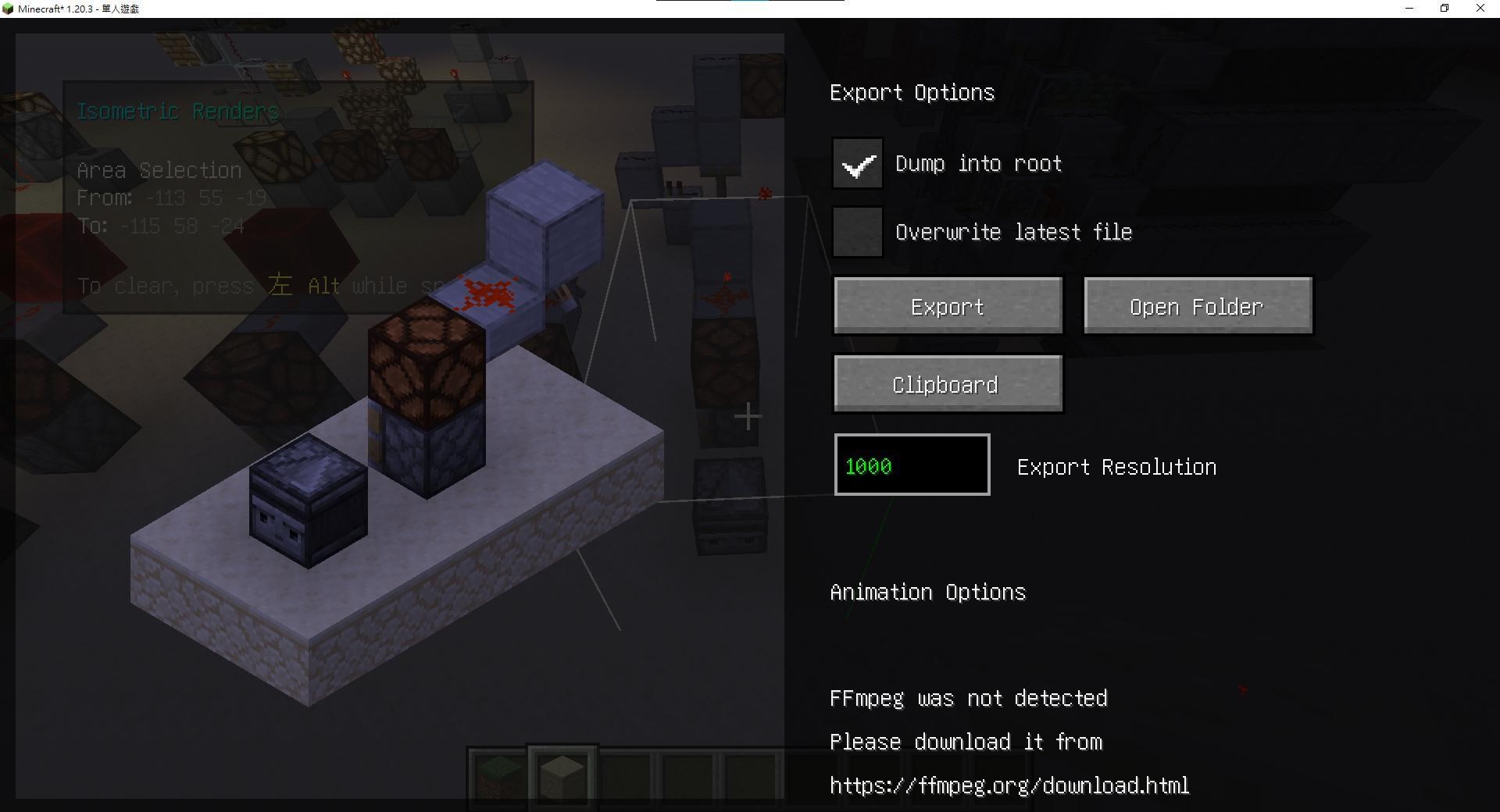Image resolution: width=1500 pixels, height=812 pixels.
Task: Click the Export Resolution input field
Action: click(x=911, y=465)
